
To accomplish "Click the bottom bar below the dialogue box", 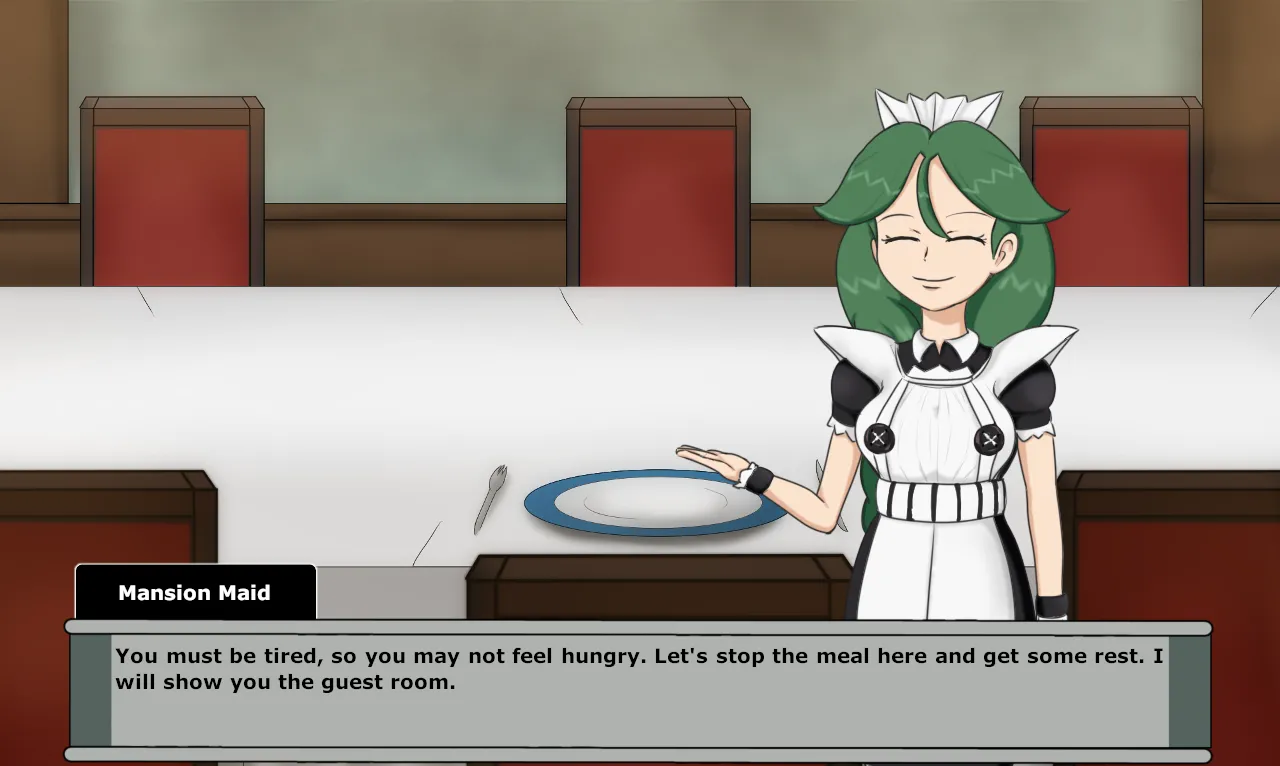I will (x=640, y=753).
